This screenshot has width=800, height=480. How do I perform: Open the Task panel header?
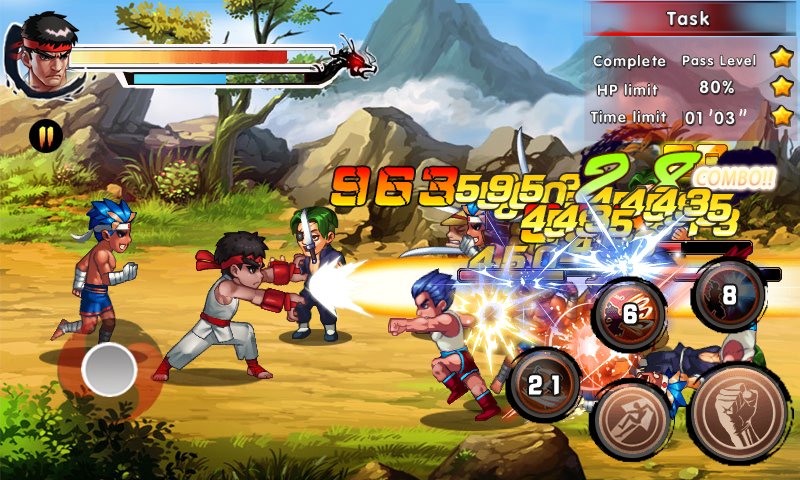pos(687,18)
